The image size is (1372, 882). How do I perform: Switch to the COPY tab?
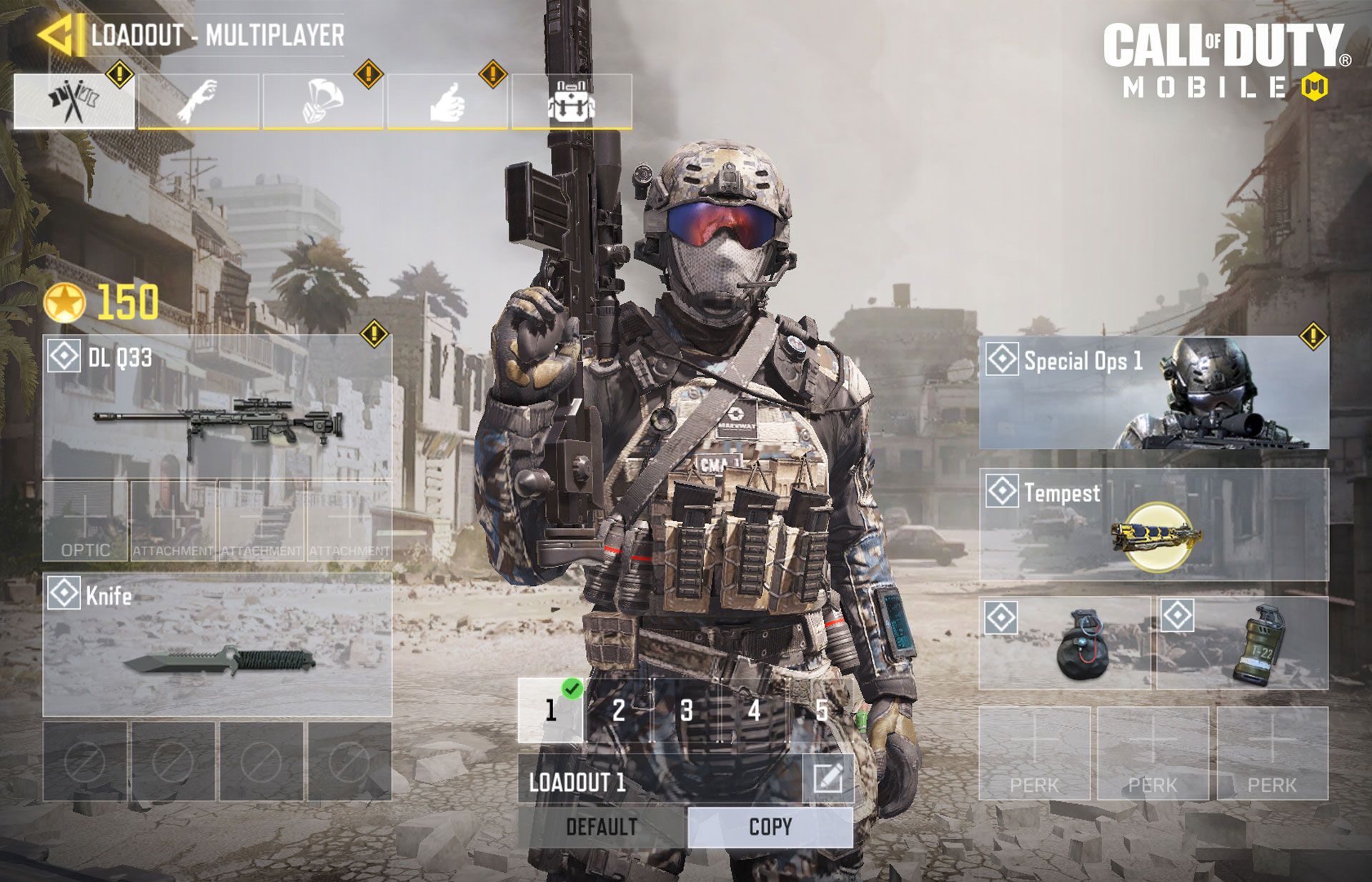coord(768,826)
